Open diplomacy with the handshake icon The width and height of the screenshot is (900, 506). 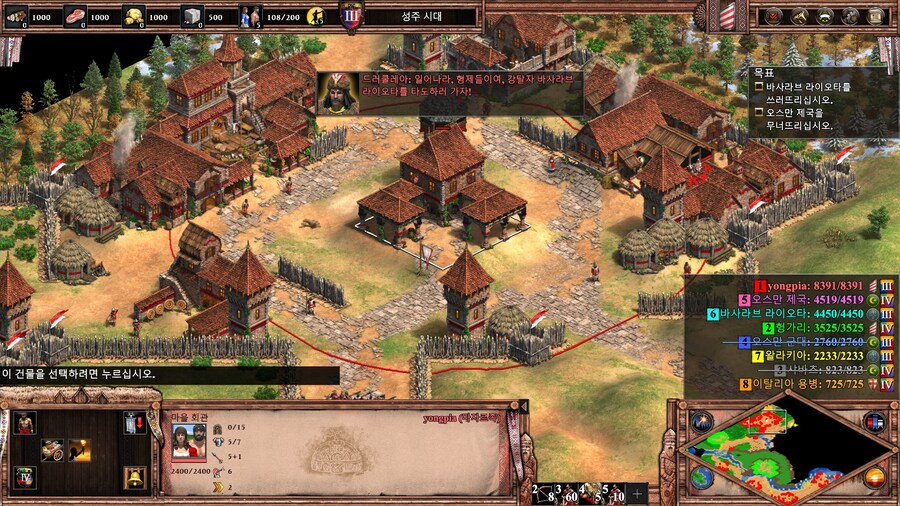pyautogui.click(x=825, y=16)
